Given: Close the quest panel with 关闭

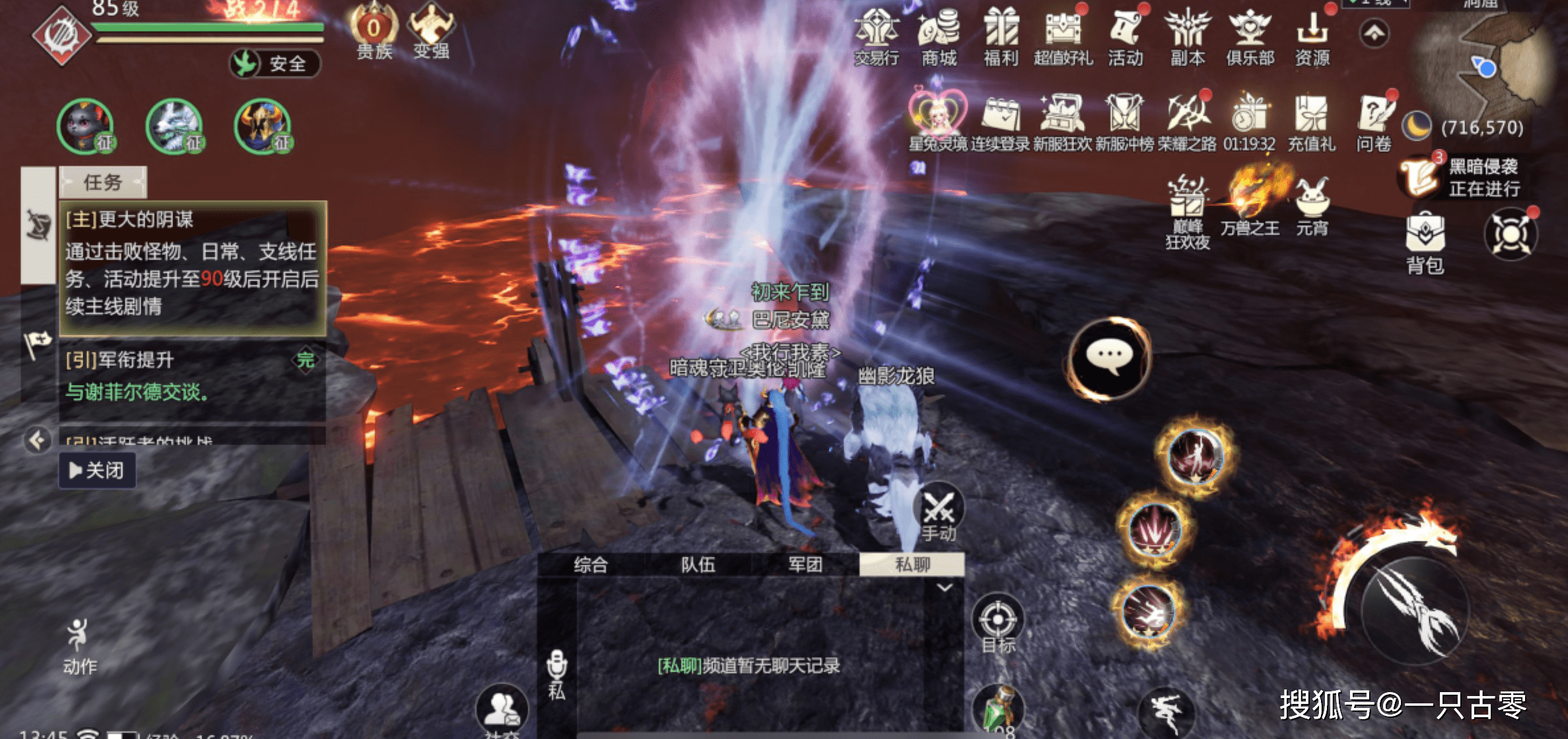Looking at the screenshot, I should [97, 470].
